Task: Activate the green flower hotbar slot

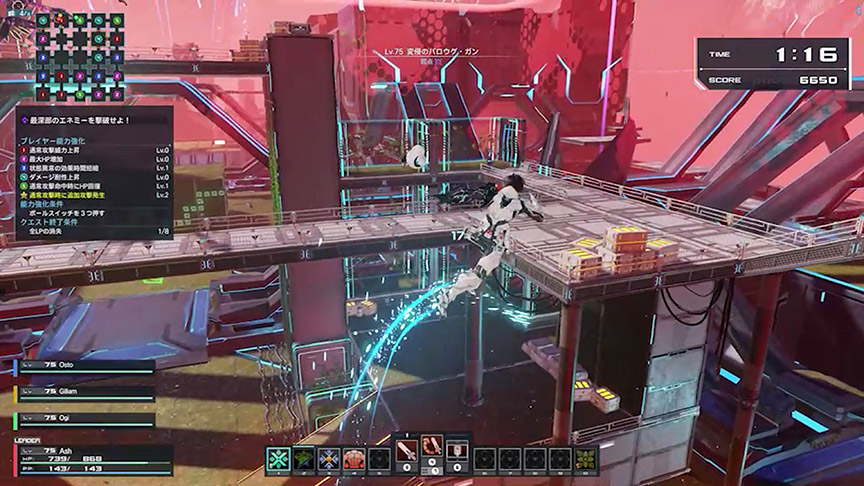Action: point(585,459)
